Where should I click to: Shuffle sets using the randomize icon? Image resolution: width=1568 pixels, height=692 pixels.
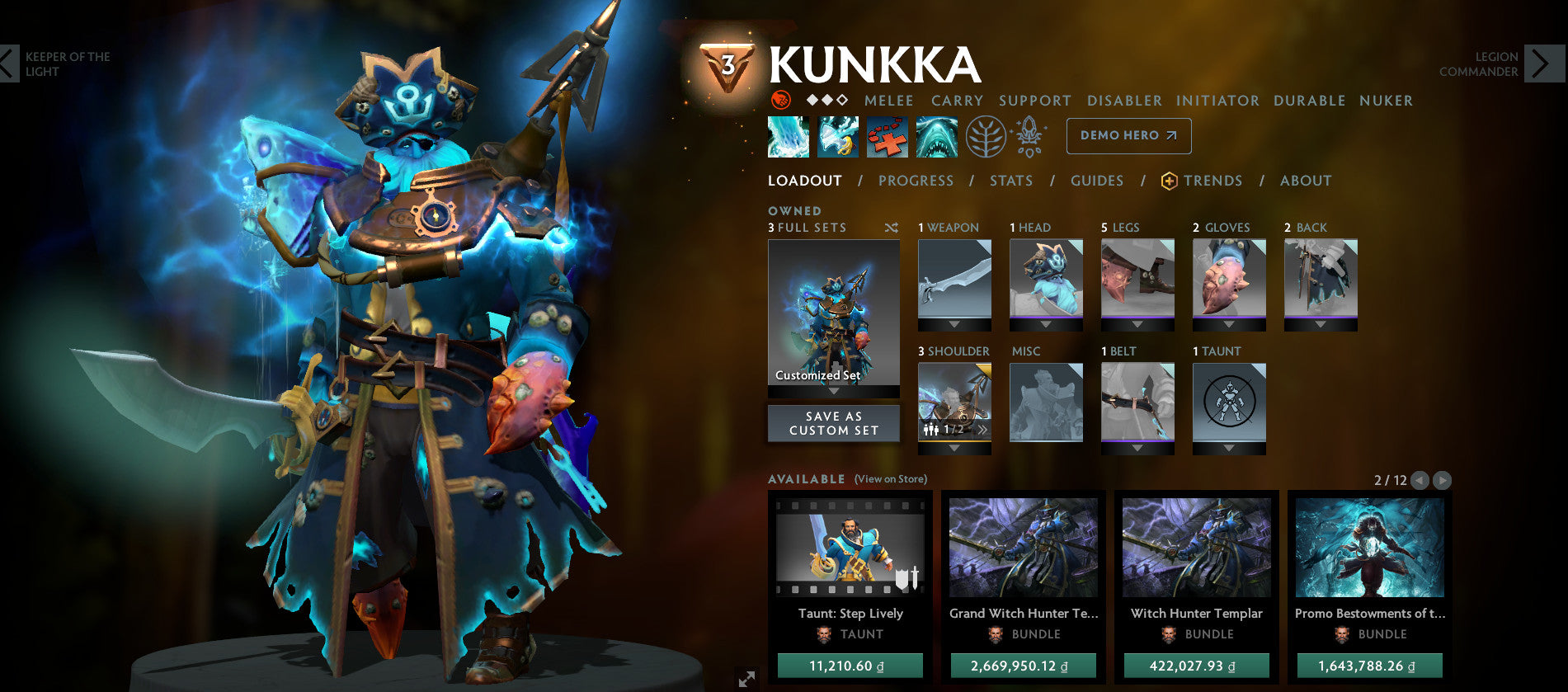pos(889,228)
